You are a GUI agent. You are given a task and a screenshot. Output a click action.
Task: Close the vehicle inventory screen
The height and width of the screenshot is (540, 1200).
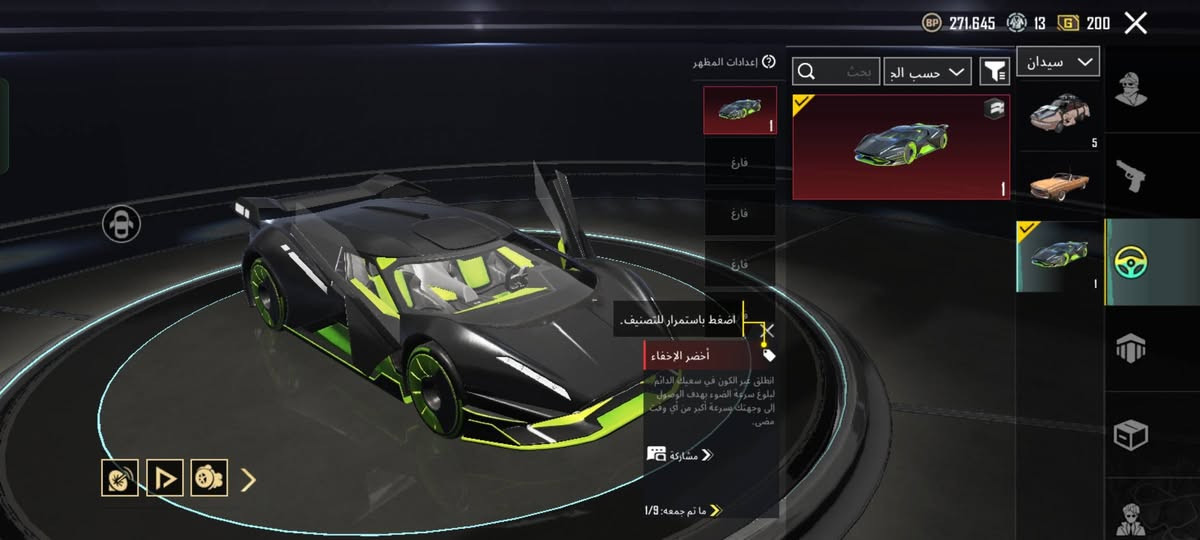coord(1135,23)
